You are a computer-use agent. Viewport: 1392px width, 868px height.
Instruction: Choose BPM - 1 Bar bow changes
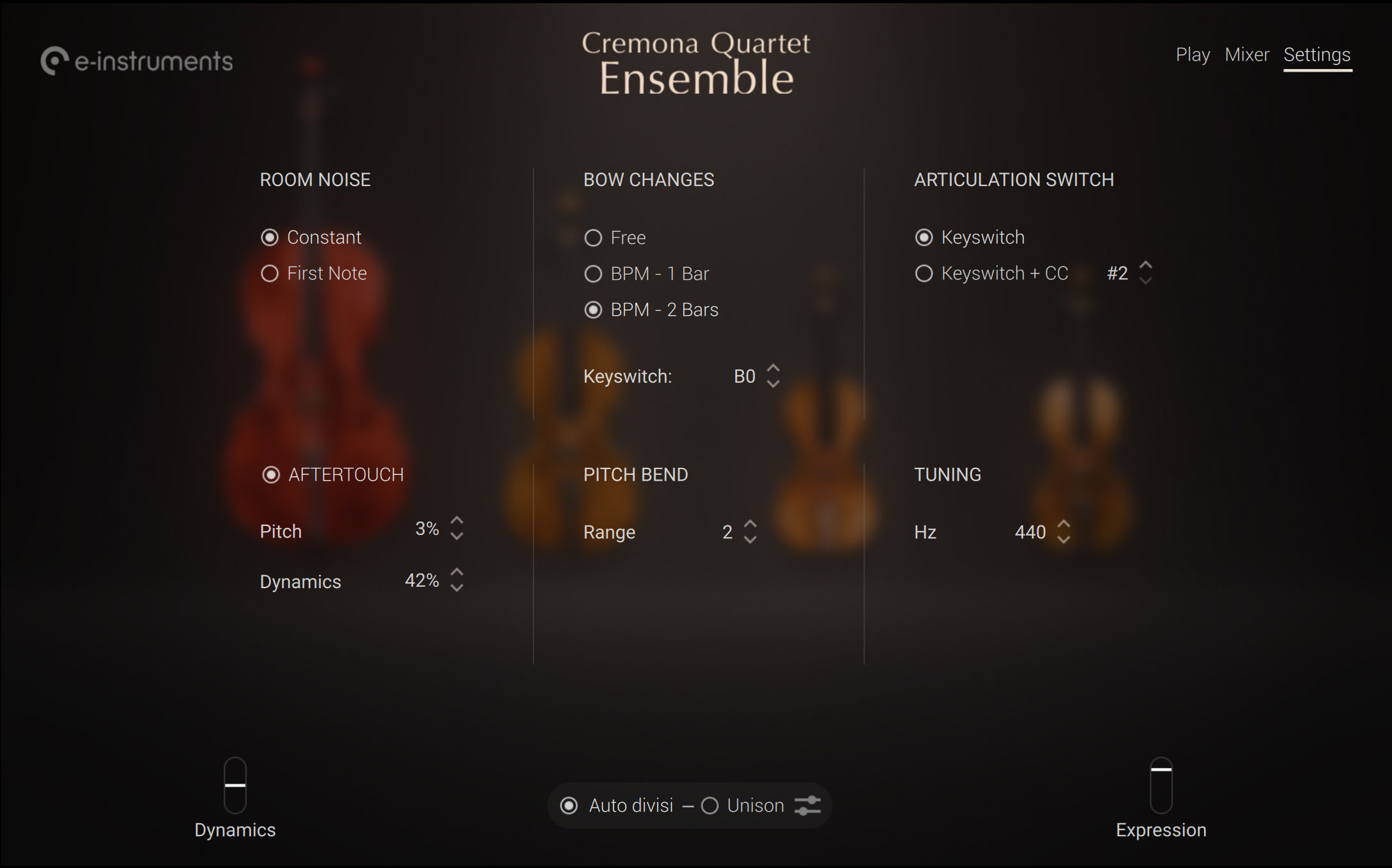(x=593, y=274)
